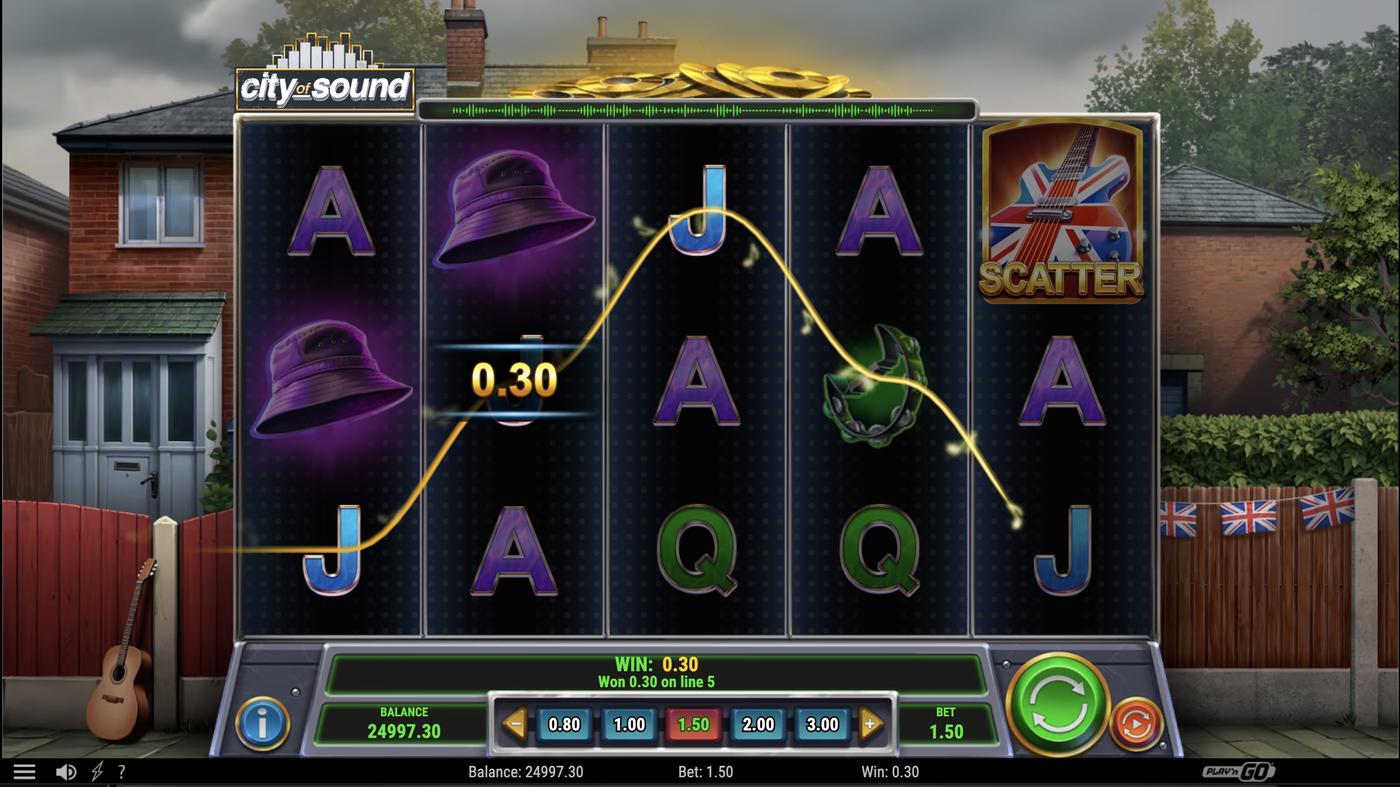
Task: Click the blue info button
Action: [x=263, y=724]
